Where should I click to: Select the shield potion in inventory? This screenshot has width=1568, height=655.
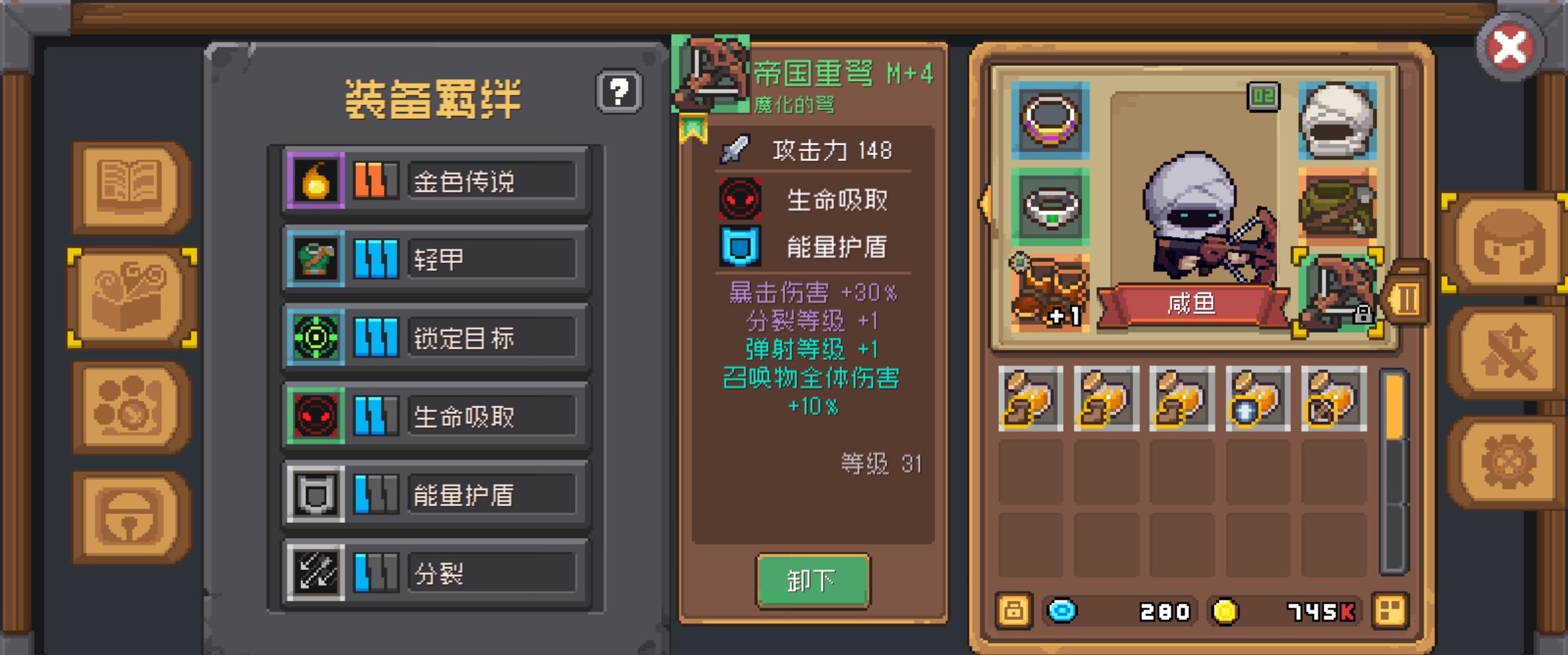(x=1253, y=397)
